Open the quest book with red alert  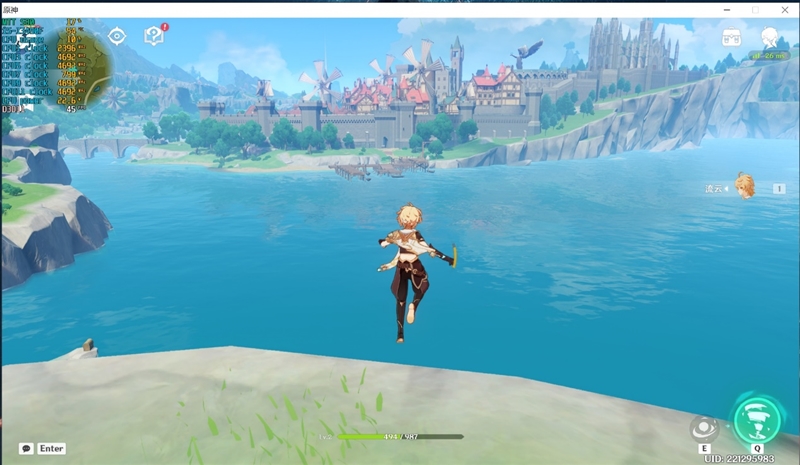[x=154, y=37]
